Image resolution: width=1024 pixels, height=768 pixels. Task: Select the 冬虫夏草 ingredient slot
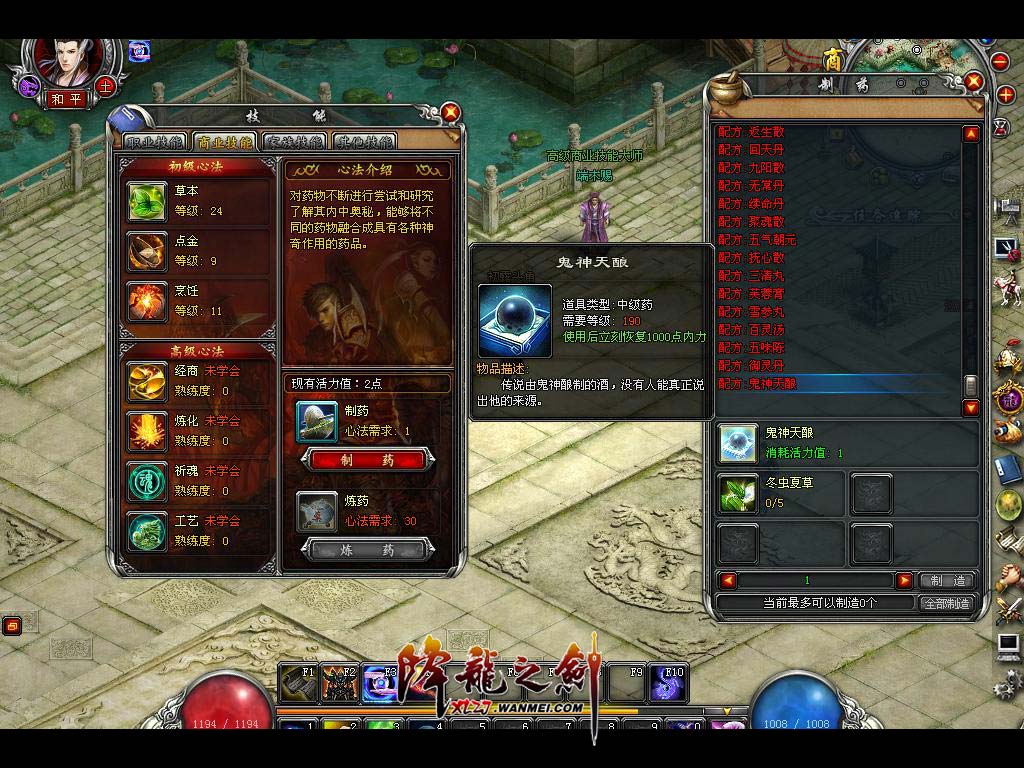[738, 493]
